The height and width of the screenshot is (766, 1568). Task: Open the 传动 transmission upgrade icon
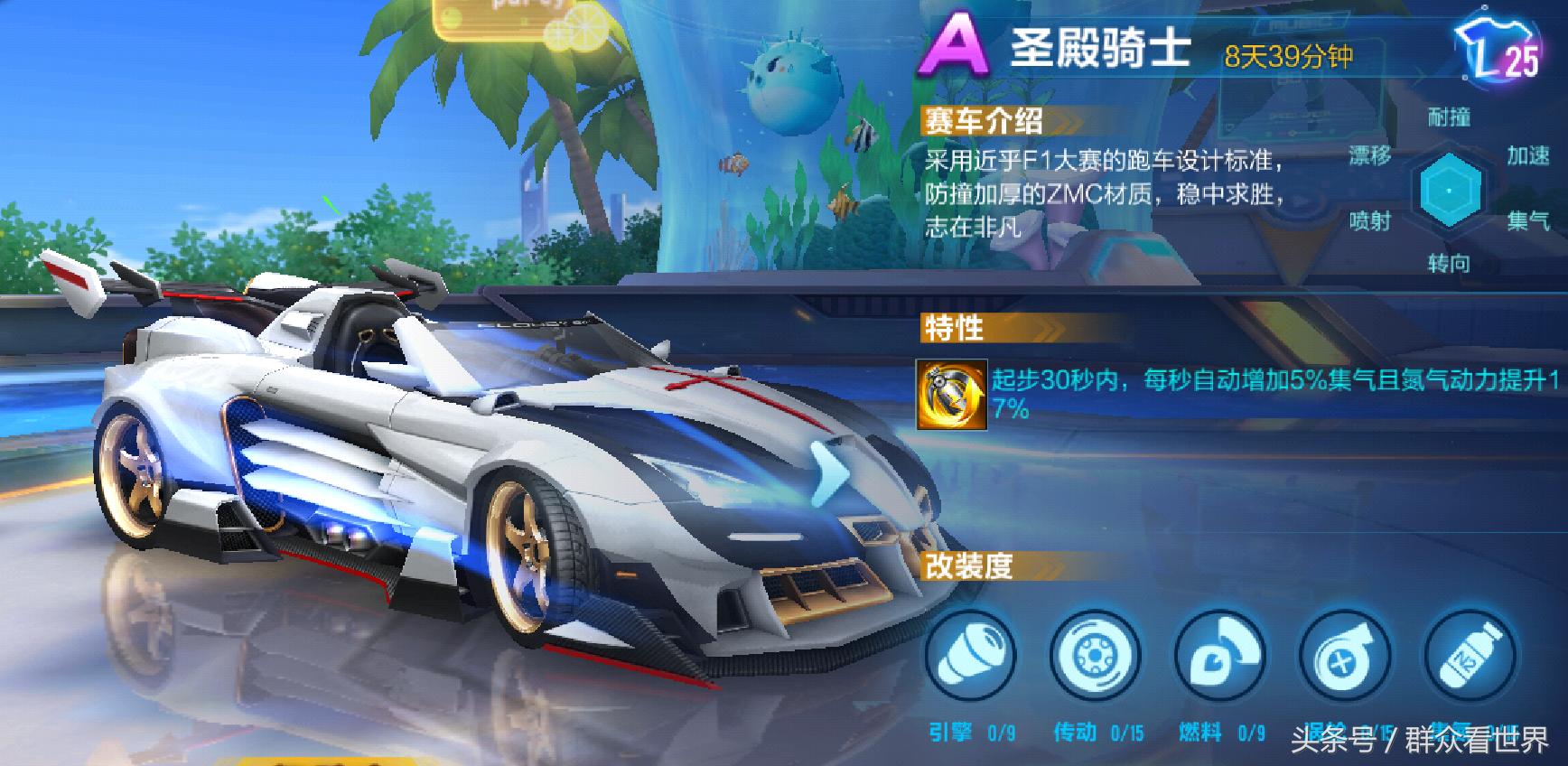pyautogui.click(x=1094, y=658)
